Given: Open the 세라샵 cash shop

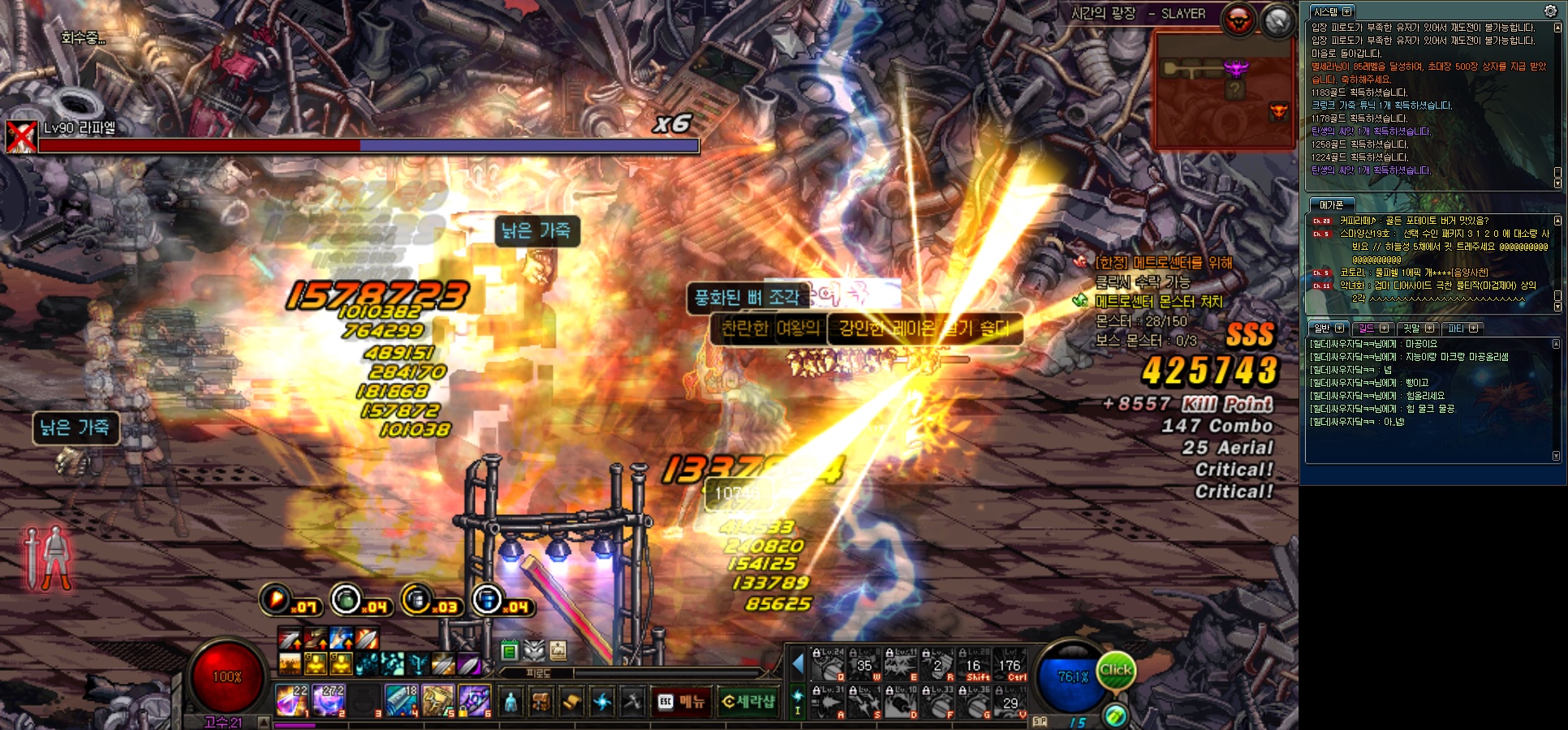Looking at the screenshot, I should [x=747, y=702].
